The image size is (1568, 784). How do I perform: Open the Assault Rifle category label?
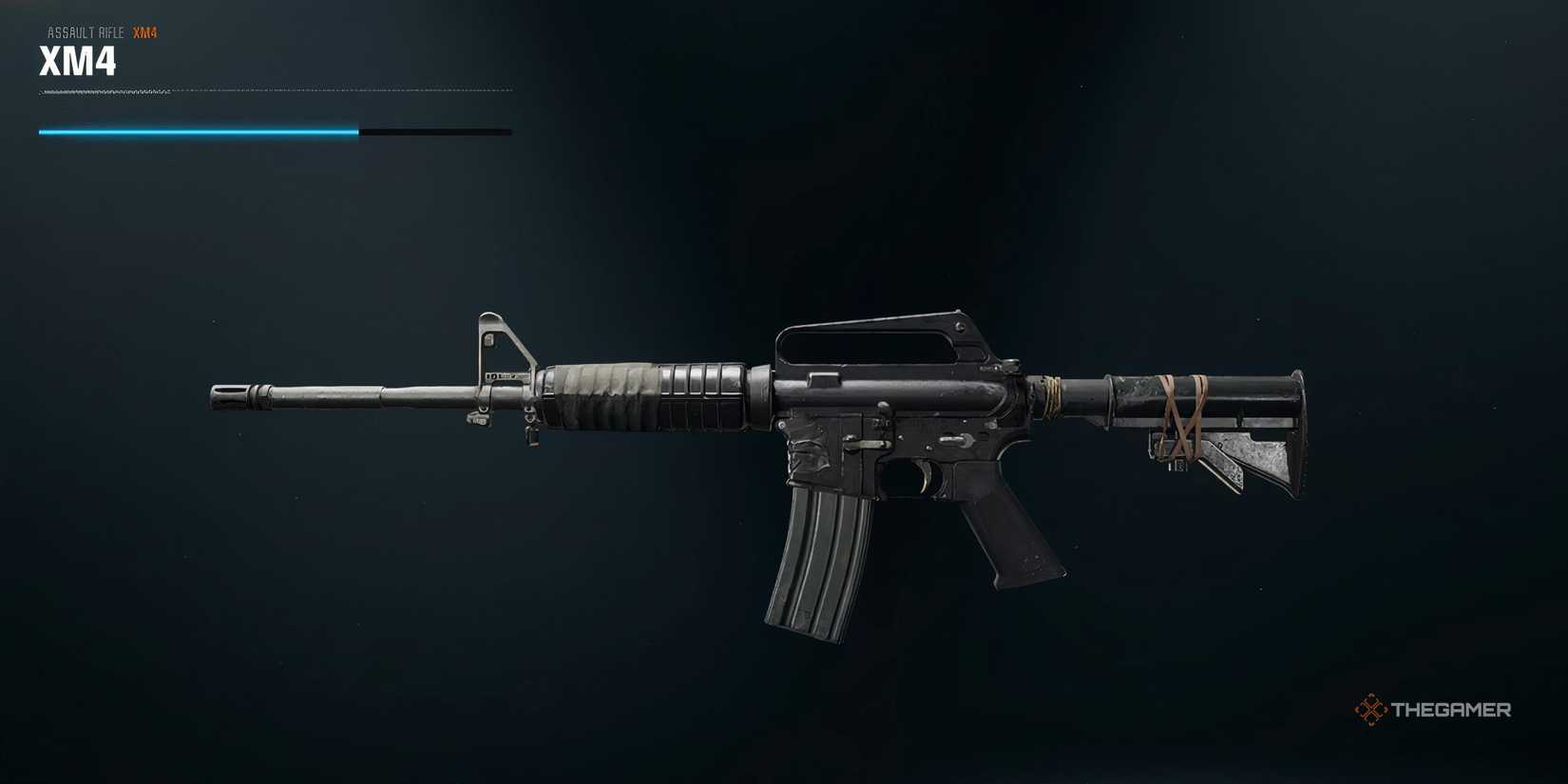point(84,31)
